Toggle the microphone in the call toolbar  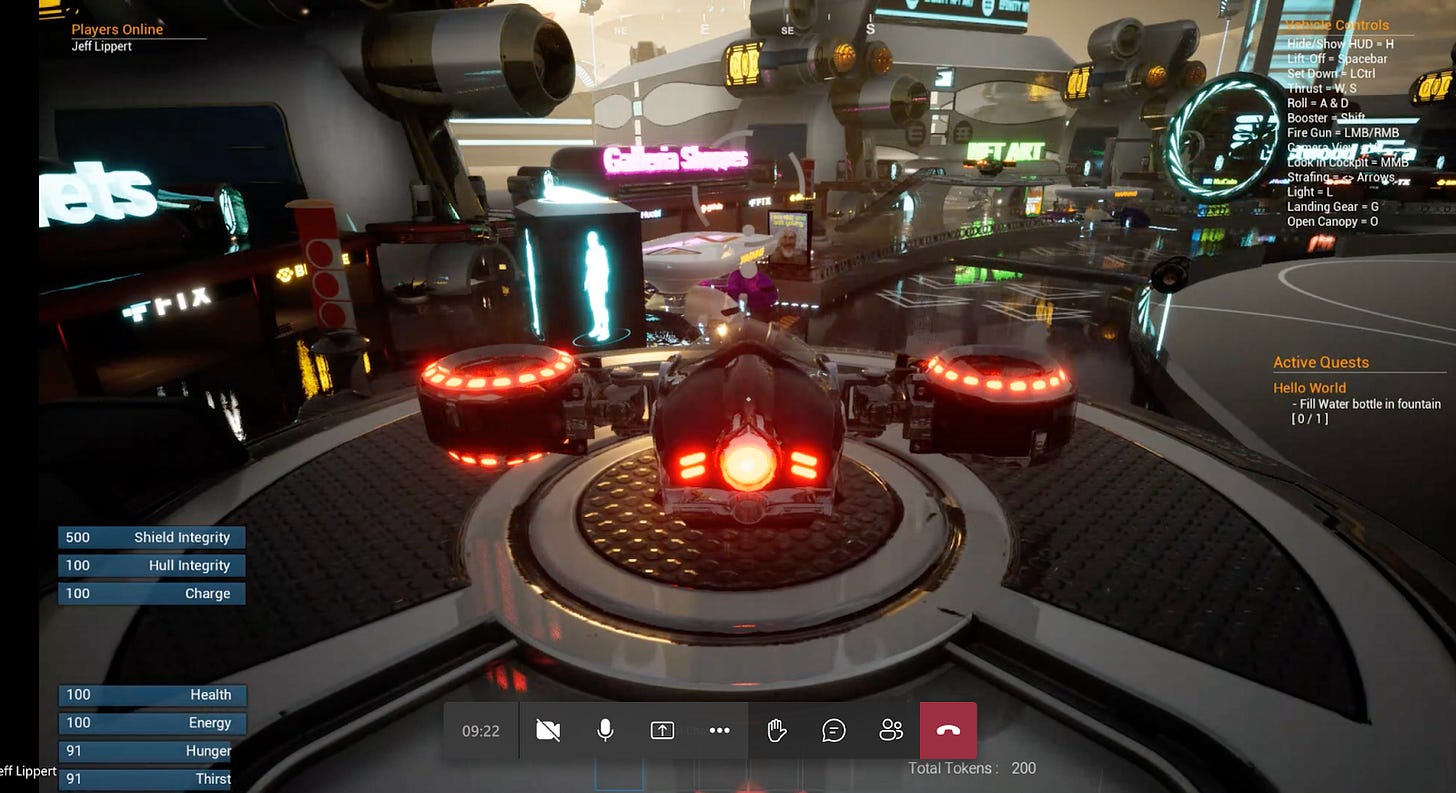tap(605, 731)
